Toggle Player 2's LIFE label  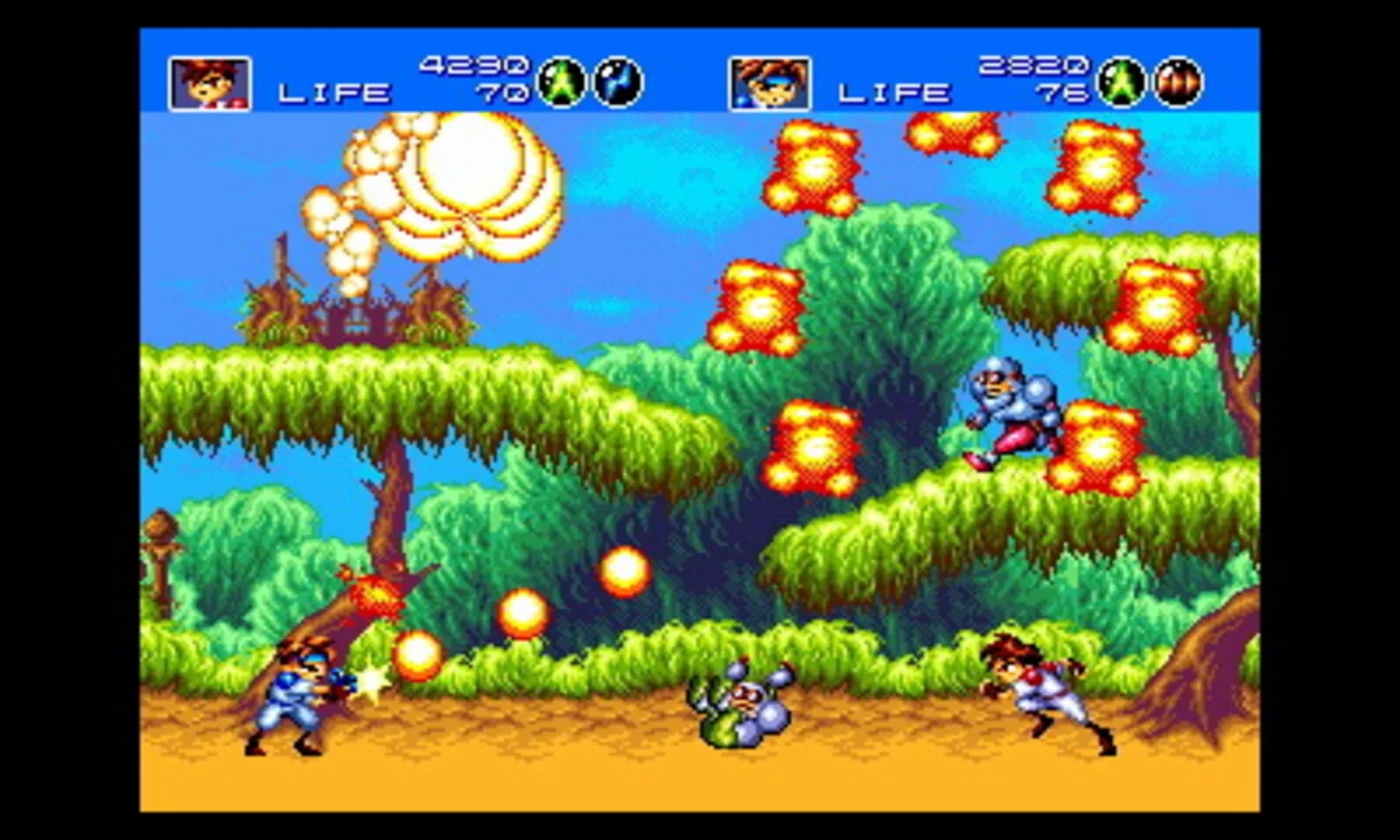point(893,93)
